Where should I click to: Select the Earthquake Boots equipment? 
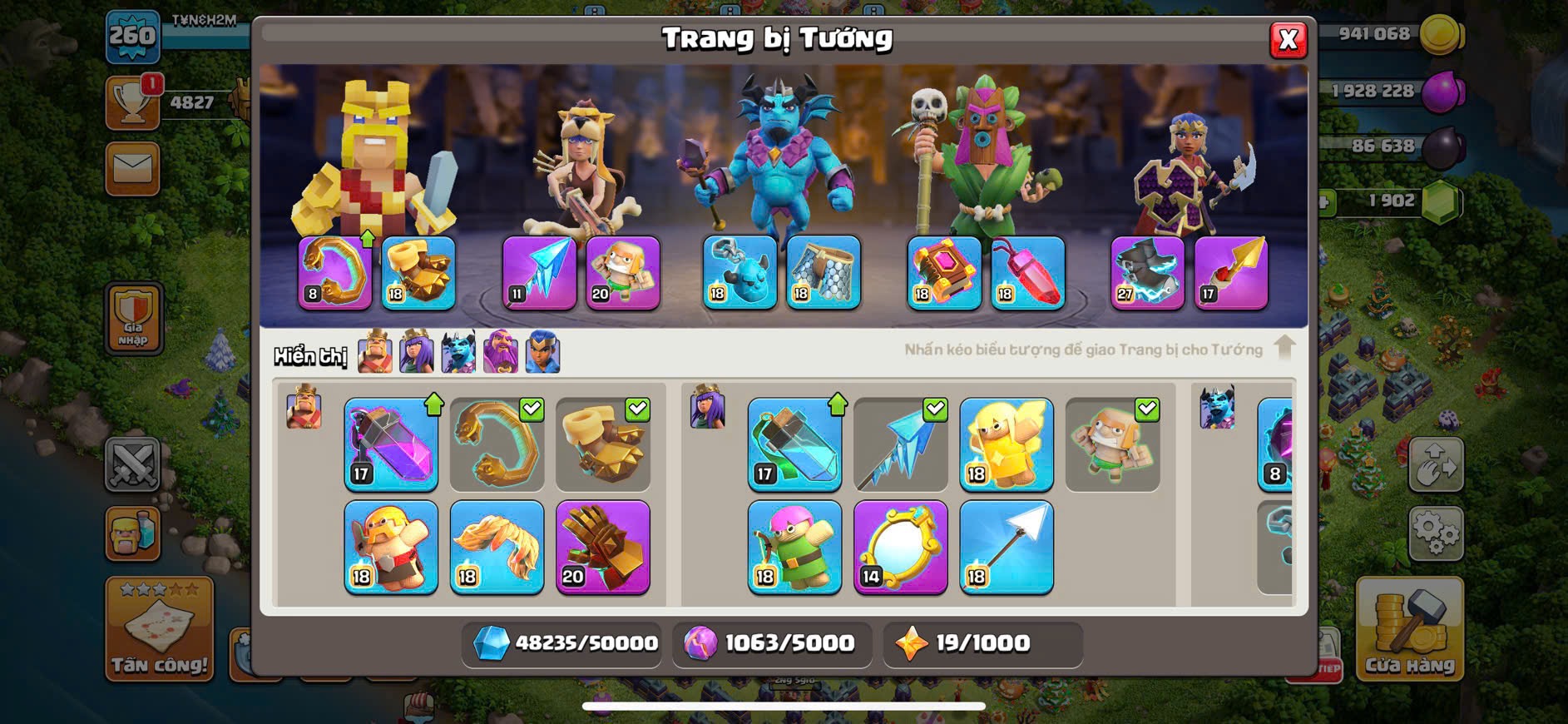(x=602, y=444)
